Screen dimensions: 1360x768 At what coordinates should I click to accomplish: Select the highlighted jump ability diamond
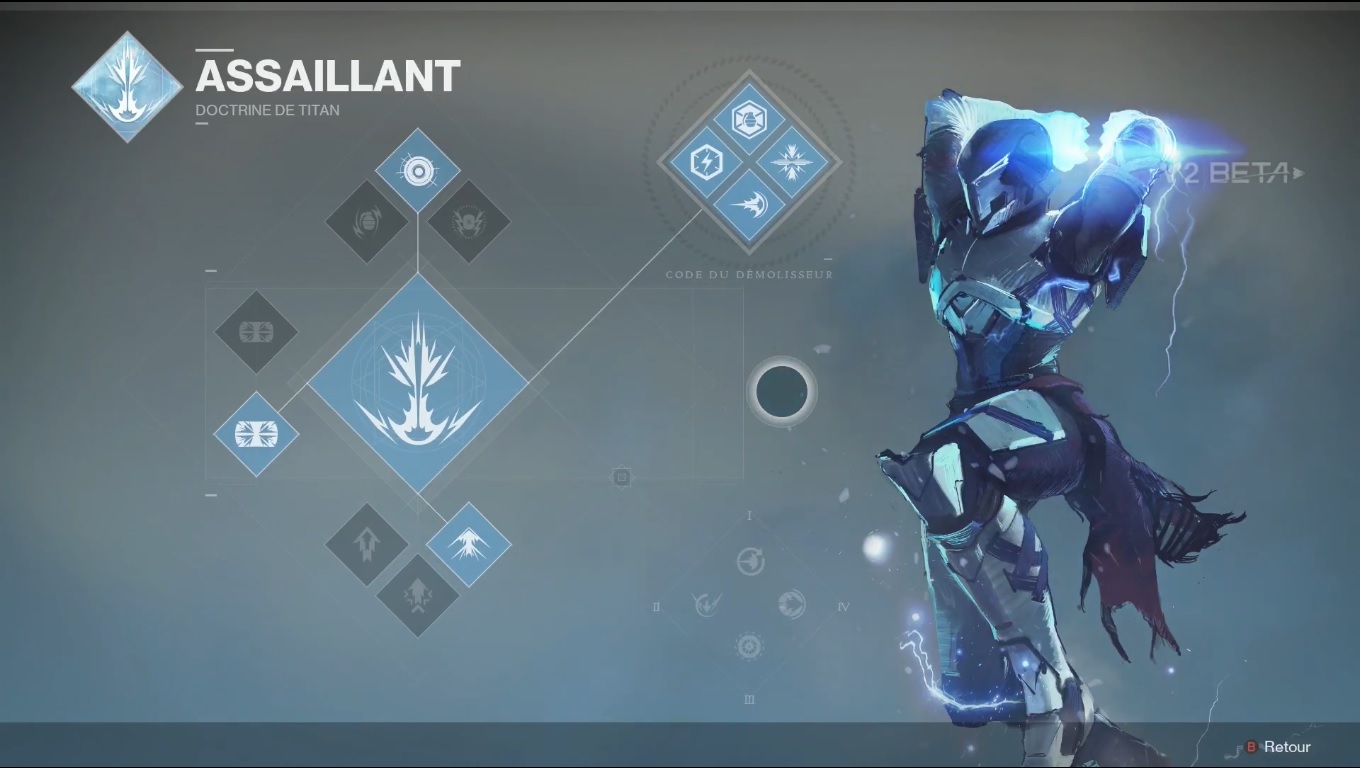coord(469,545)
